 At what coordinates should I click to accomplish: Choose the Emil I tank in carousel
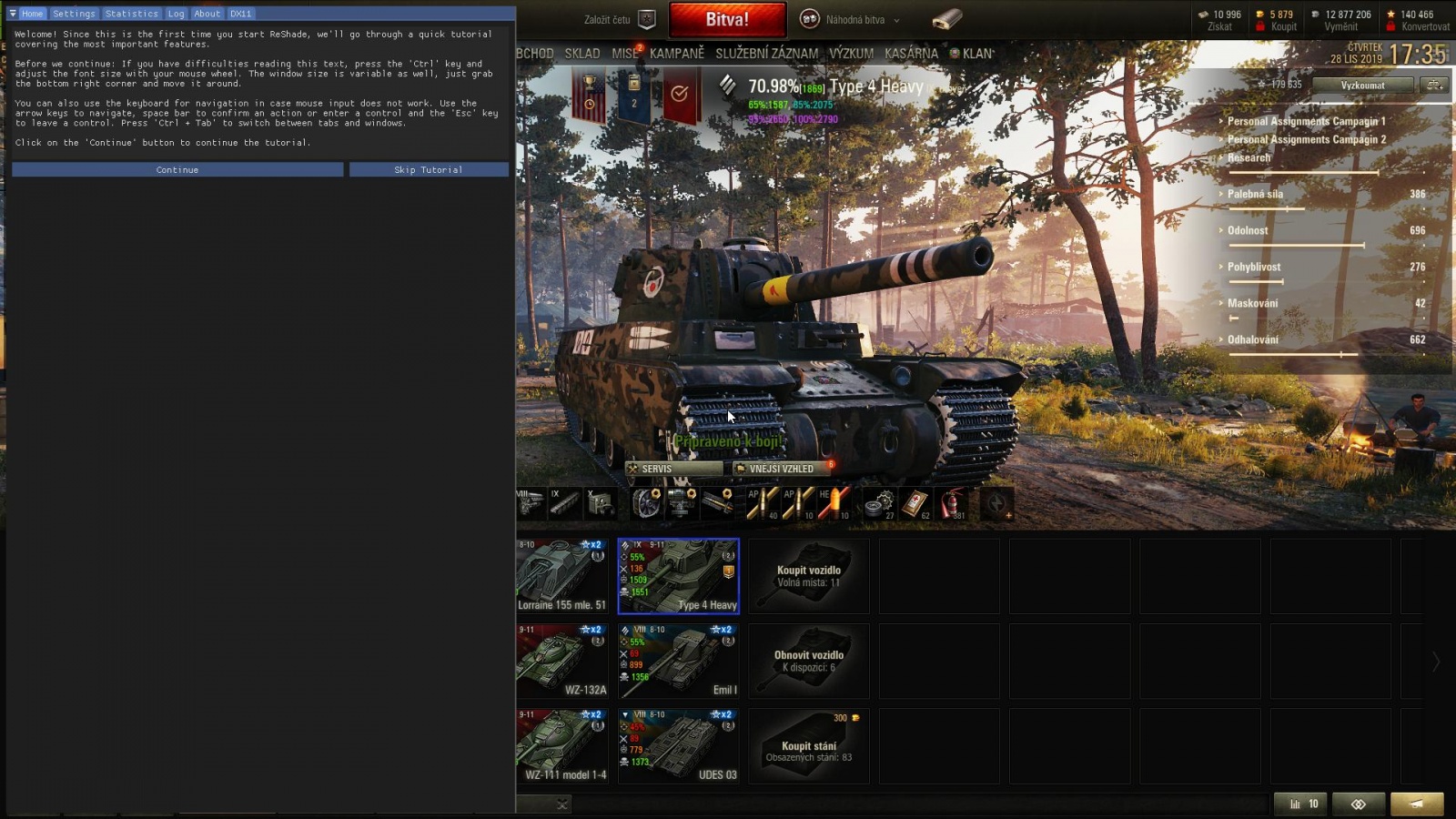pyautogui.click(x=678, y=661)
